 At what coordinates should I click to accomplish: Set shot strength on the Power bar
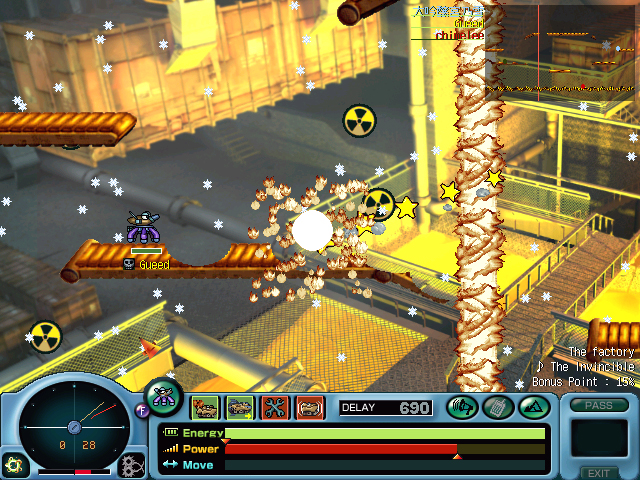(385, 449)
